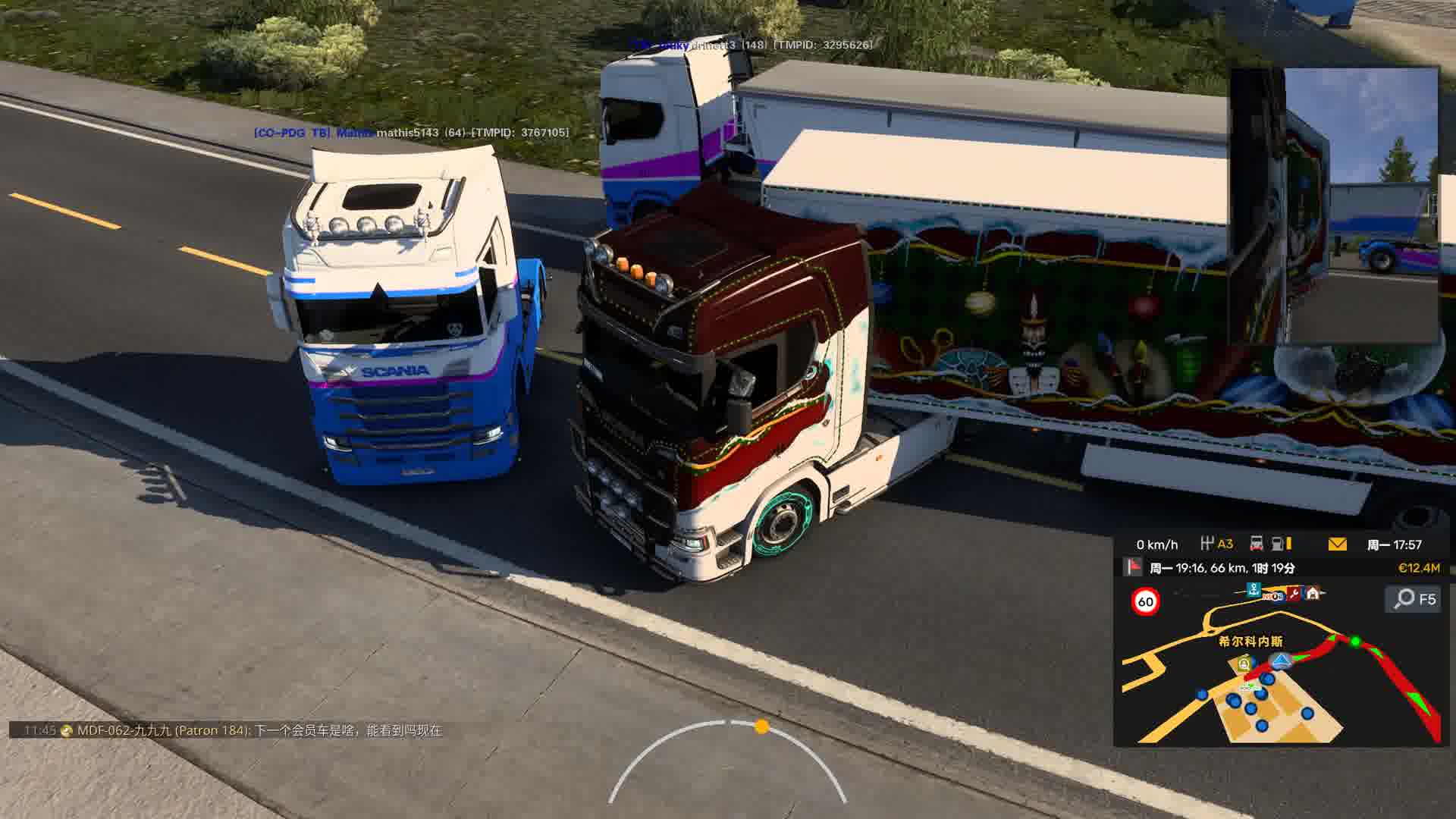
Task: Select the red wrench service marker on map
Action: click(1294, 593)
